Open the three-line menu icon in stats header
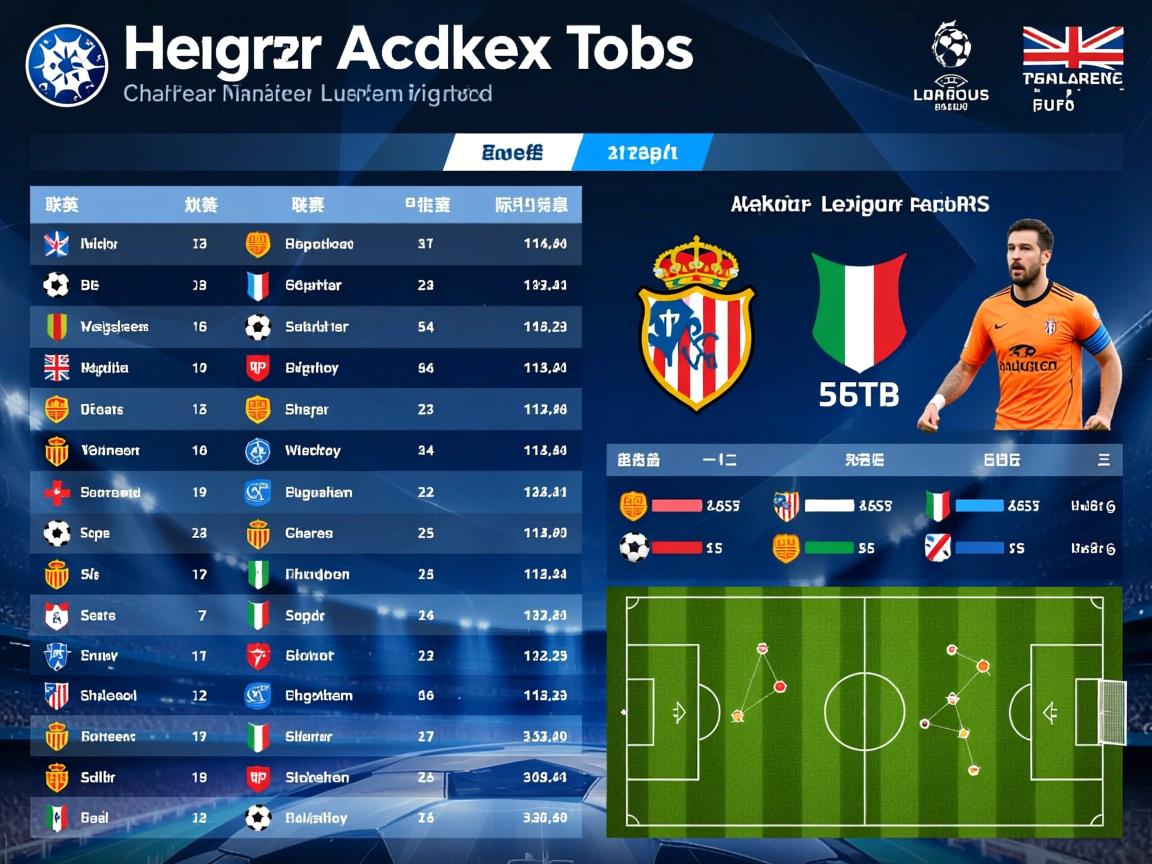Viewport: 1152px width, 864px height. 1104,460
